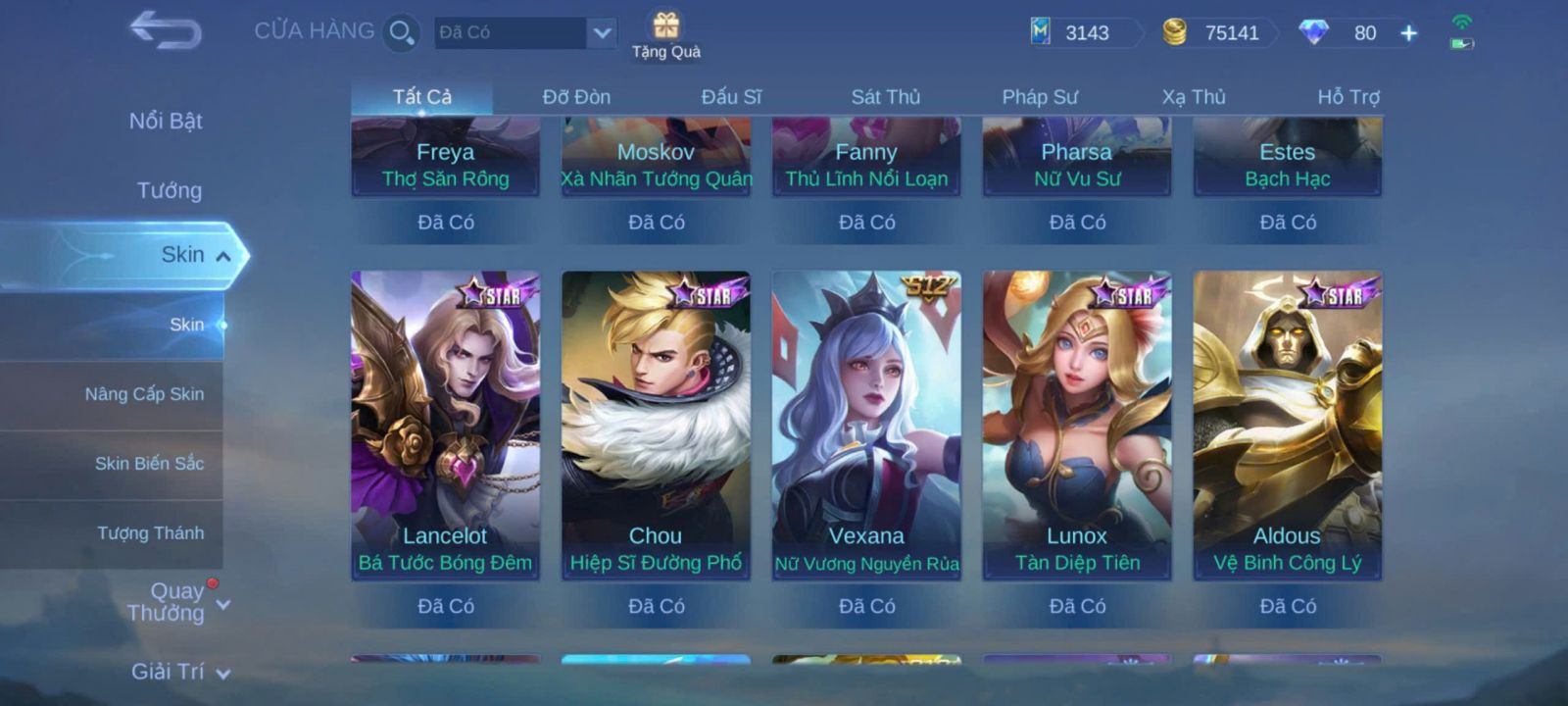The image size is (1568, 706).
Task: Show the Pháp Sư skins tab
Action: point(1039,97)
